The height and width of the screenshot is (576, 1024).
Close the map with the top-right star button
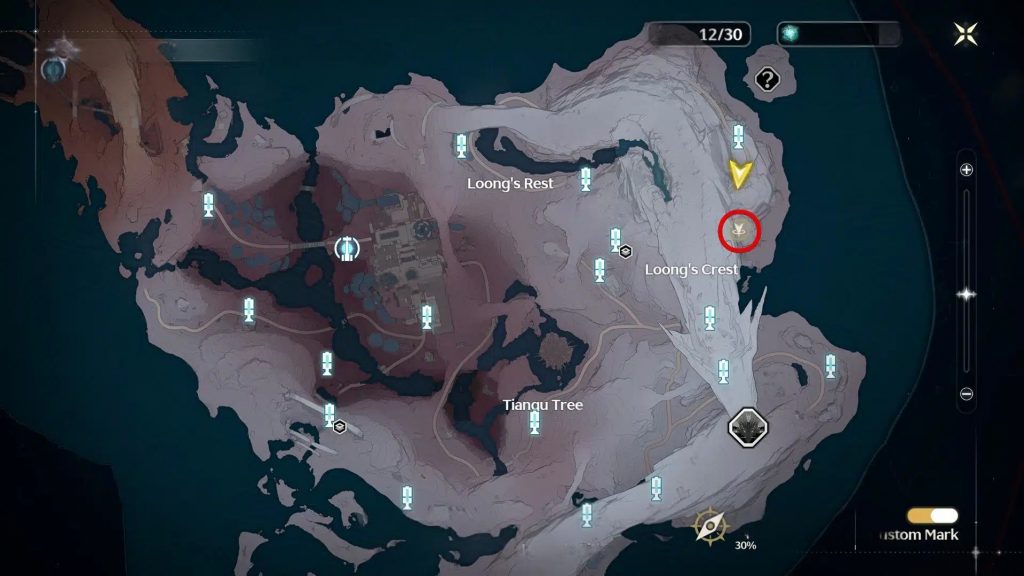tap(966, 34)
